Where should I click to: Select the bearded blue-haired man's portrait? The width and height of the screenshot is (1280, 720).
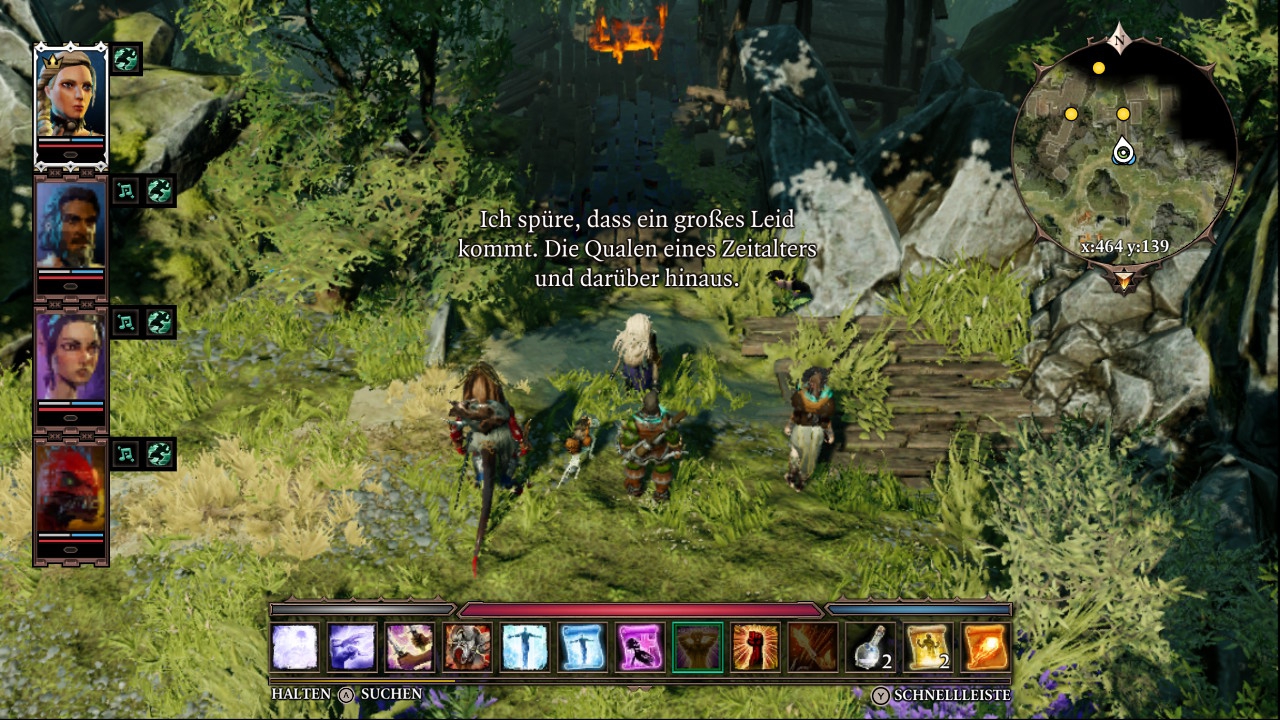coord(71,226)
